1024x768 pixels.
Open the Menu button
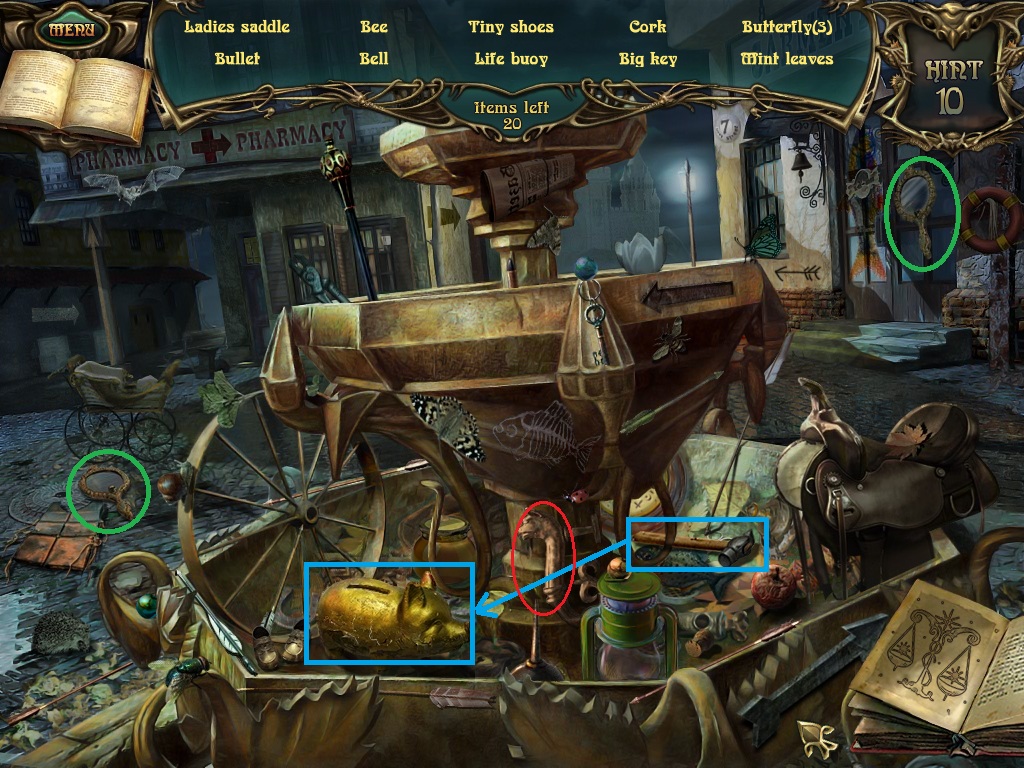coord(72,28)
